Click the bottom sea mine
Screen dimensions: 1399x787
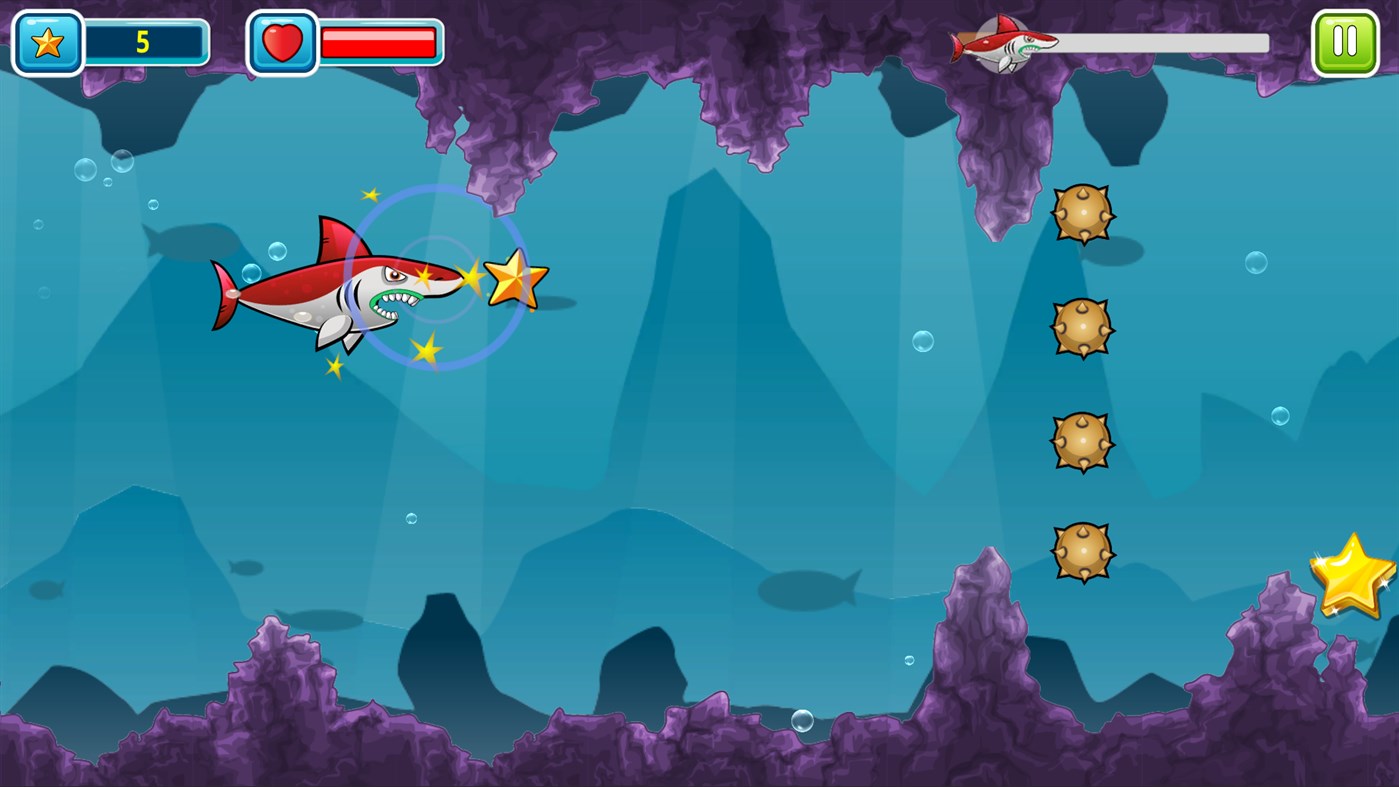[1083, 552]
